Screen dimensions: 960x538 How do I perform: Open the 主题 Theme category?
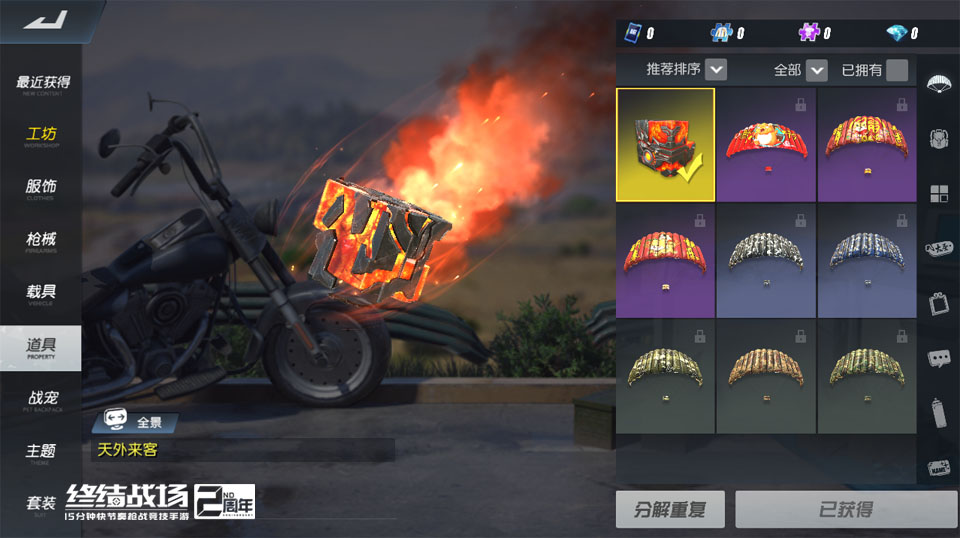click(42, 453)
